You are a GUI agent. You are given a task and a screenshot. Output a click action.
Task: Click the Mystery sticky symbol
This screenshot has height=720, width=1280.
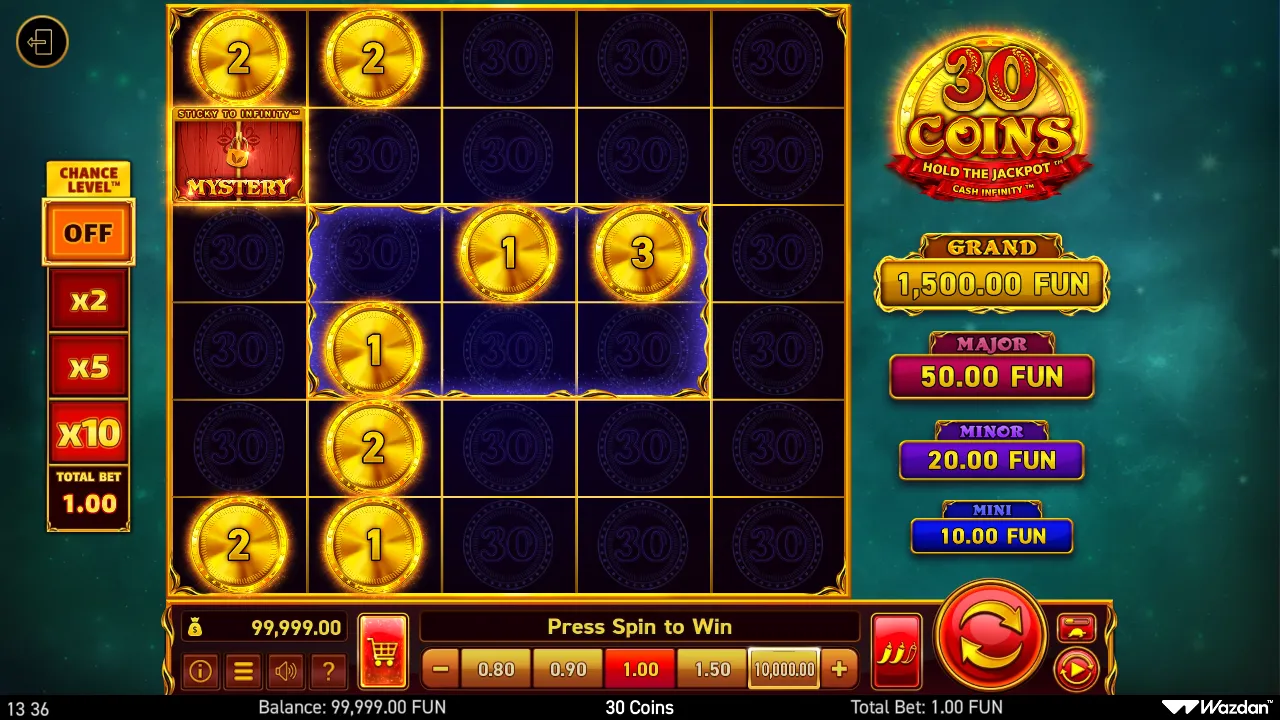pyautogui.click(x=238, y=154)
